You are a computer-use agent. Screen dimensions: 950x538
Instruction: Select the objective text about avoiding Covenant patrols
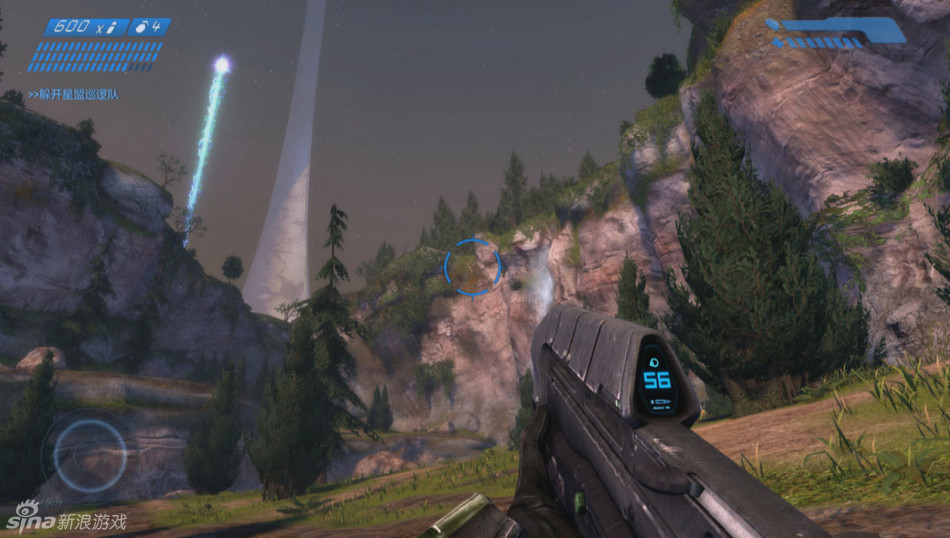(x=73, y=95)
